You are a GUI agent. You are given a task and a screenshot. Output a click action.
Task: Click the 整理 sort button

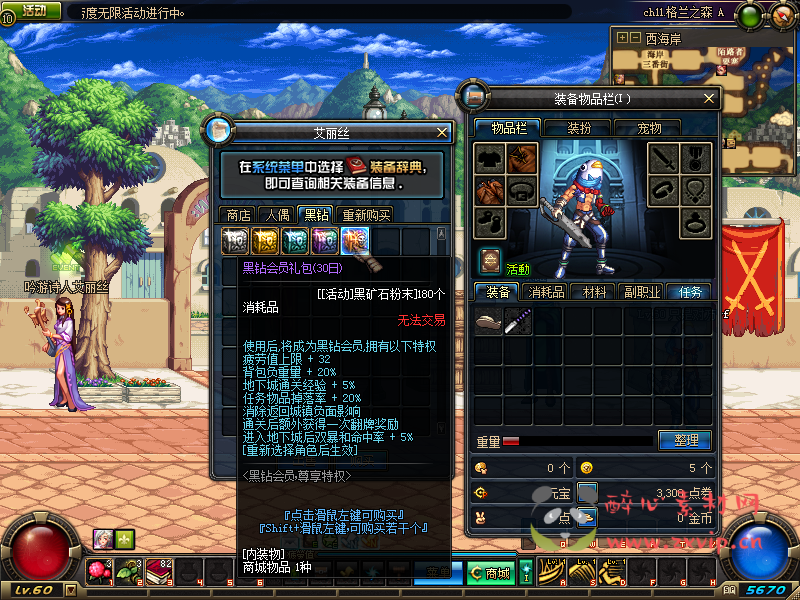click(x=685, y=440)
